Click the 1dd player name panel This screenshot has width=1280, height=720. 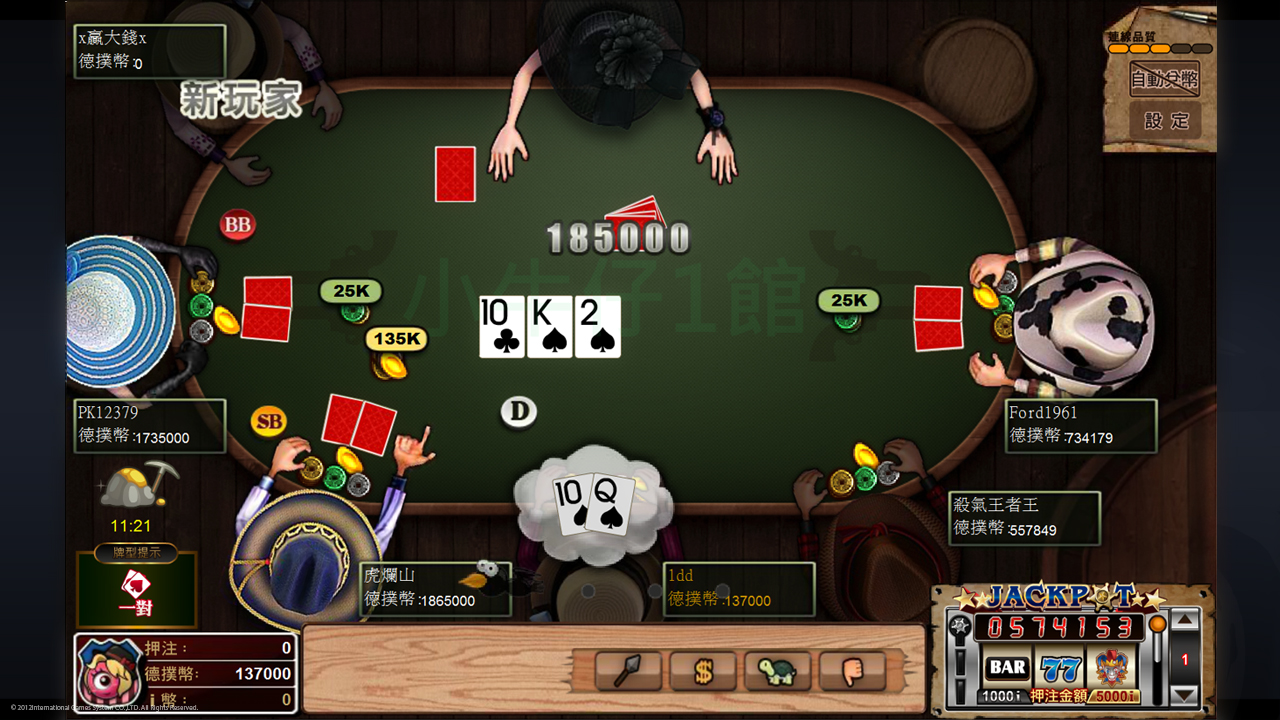coord(738,589)
